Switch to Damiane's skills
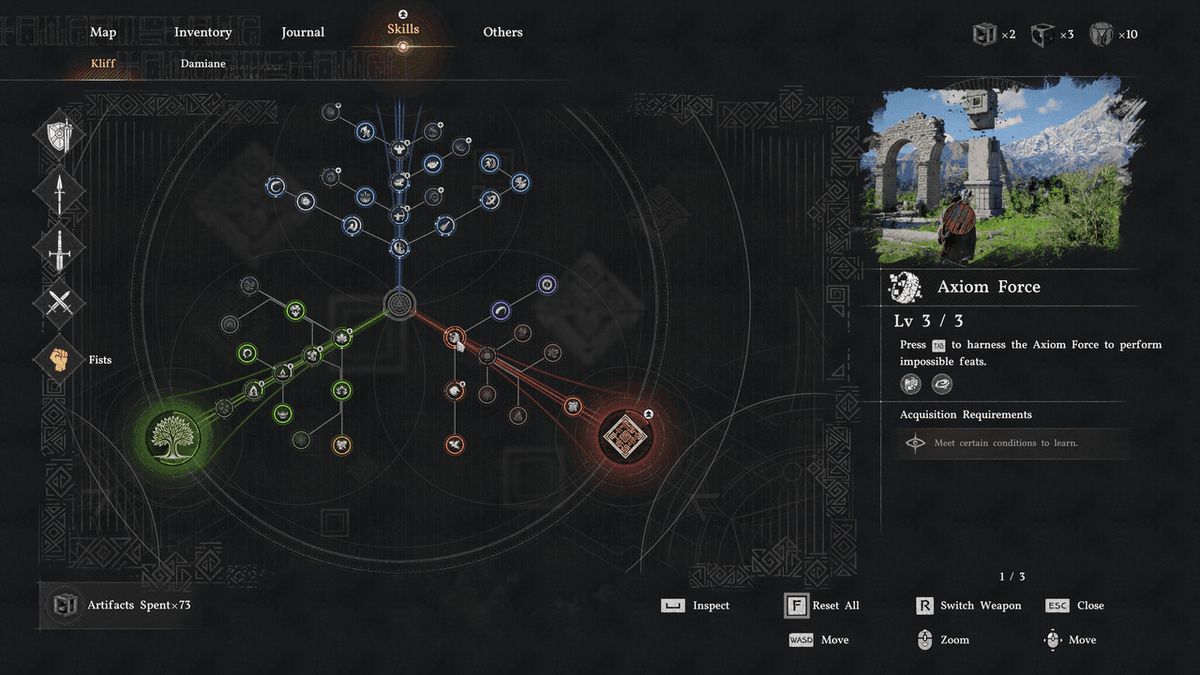Image resolution: width=1200 pixels, height=675 pixels. 203,64
